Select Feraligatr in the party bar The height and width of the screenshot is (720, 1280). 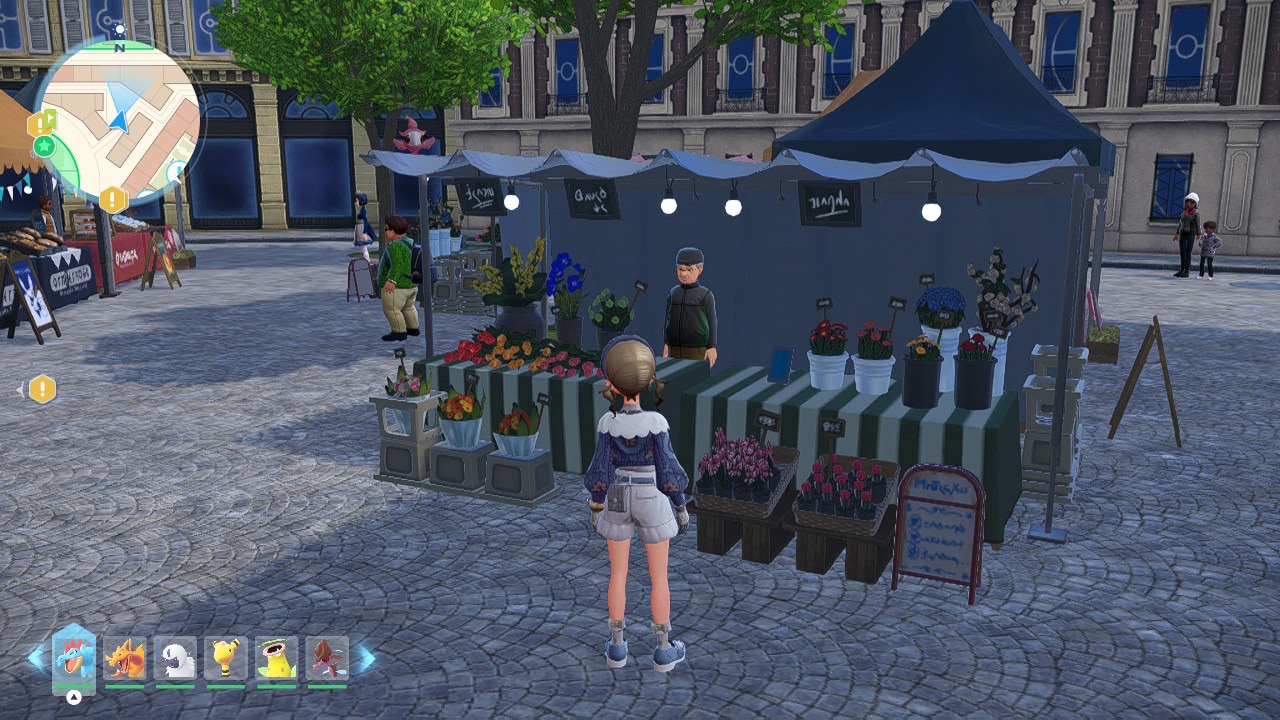(x=74, y=658)
